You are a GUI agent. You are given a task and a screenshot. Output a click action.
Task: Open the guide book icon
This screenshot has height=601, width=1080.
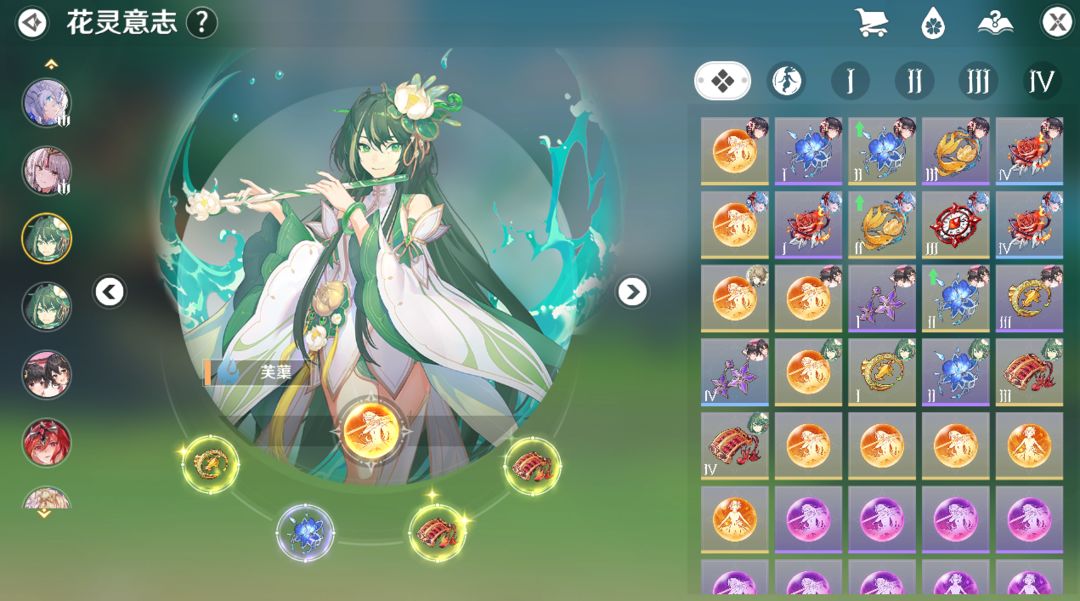(x=995, y=22)
